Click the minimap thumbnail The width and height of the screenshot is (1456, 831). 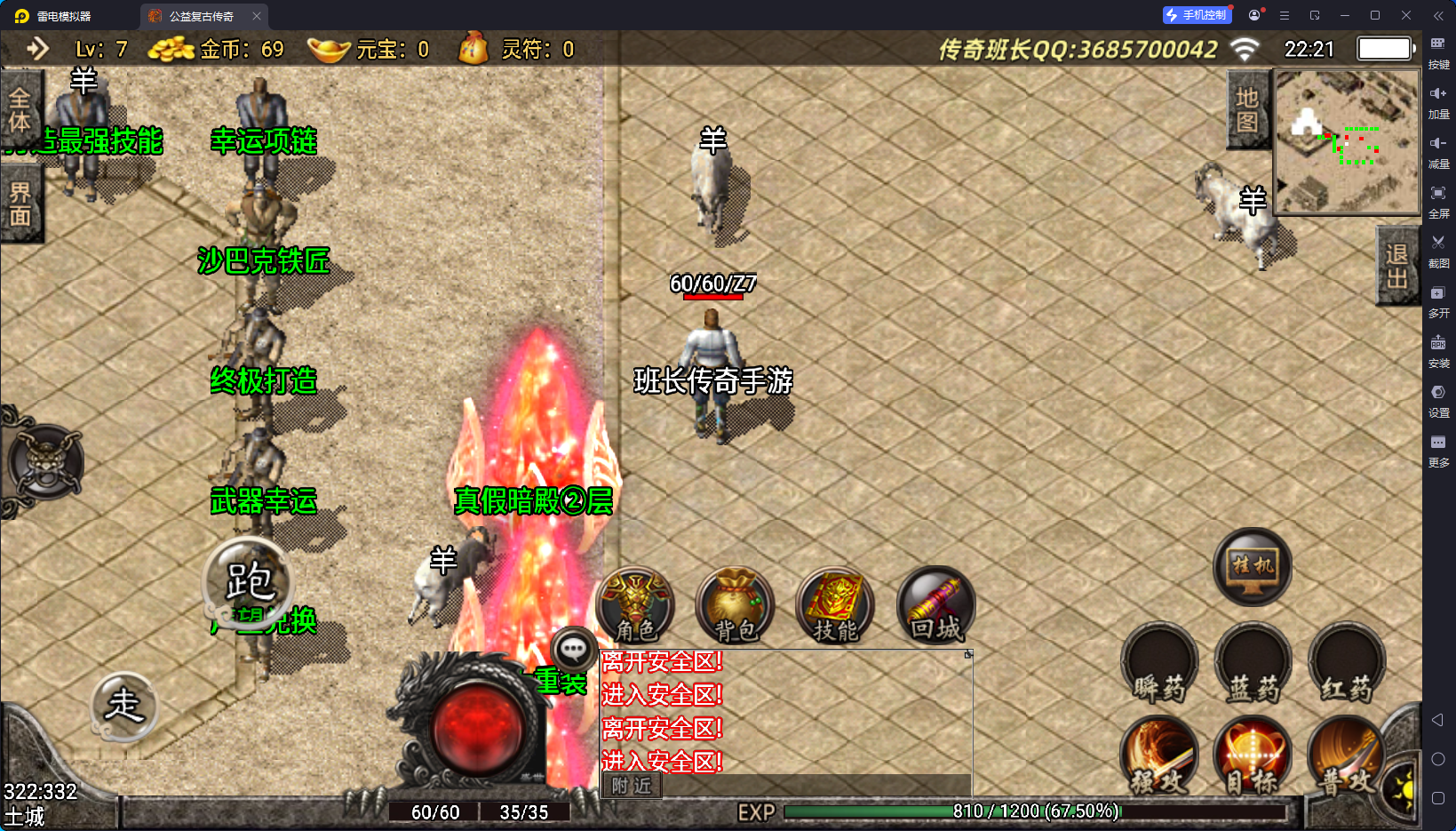click(1347, 141)
